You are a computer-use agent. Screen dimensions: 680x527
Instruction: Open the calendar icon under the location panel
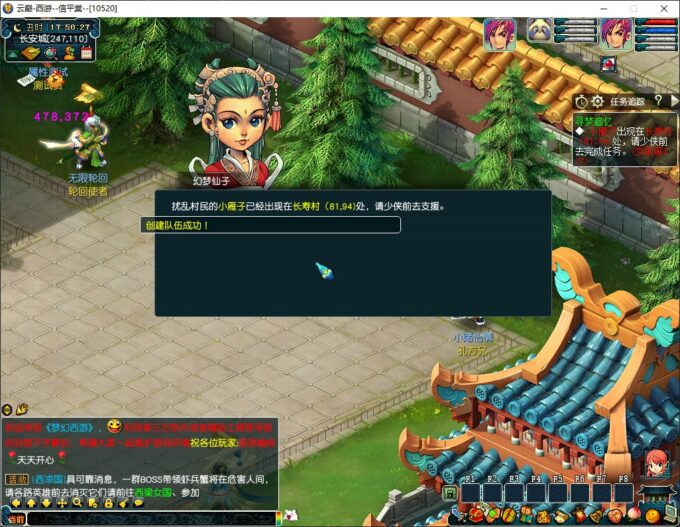pos(86,52)
